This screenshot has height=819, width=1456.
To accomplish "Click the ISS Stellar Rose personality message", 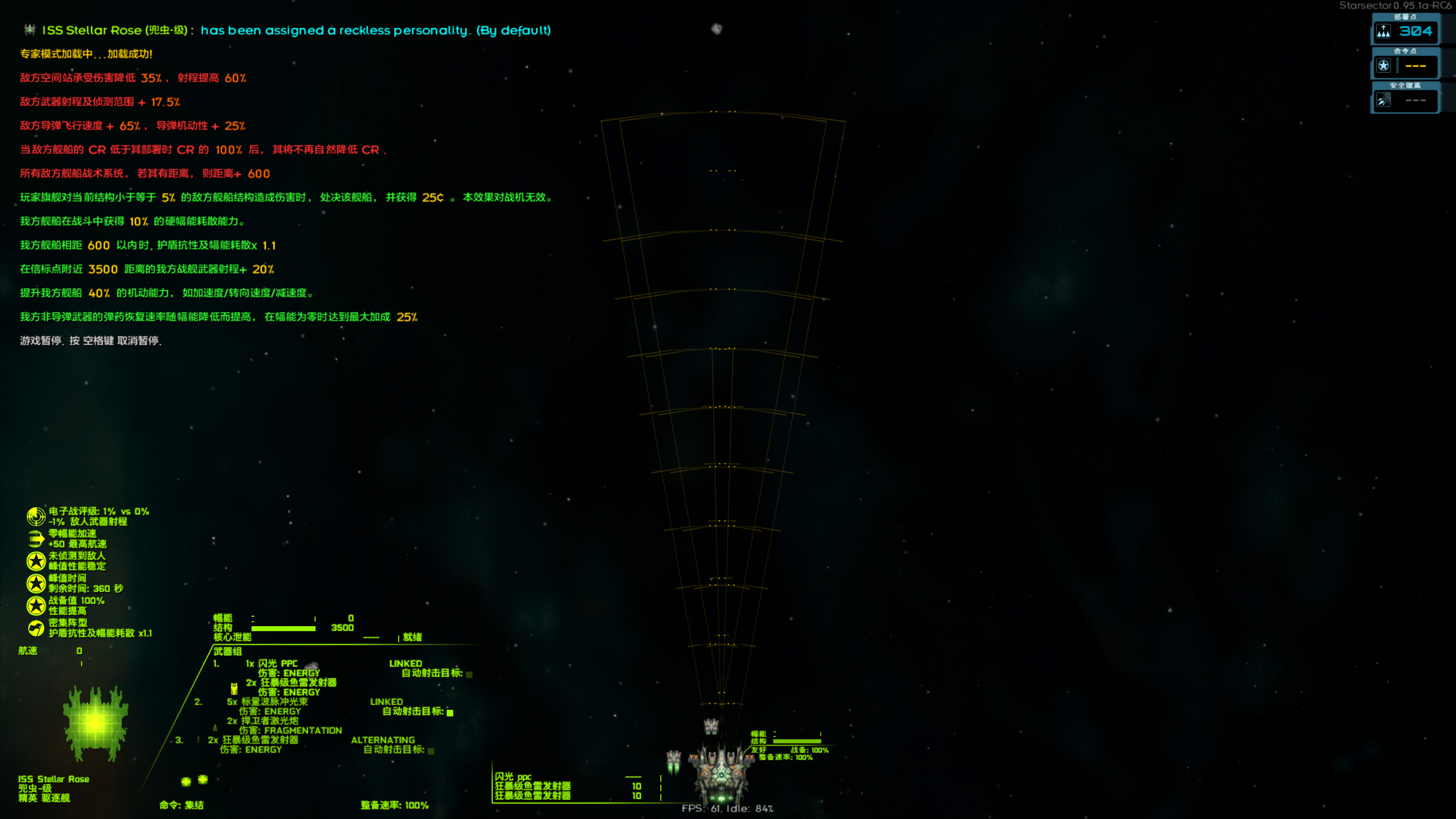I will [x=284, y=31].
